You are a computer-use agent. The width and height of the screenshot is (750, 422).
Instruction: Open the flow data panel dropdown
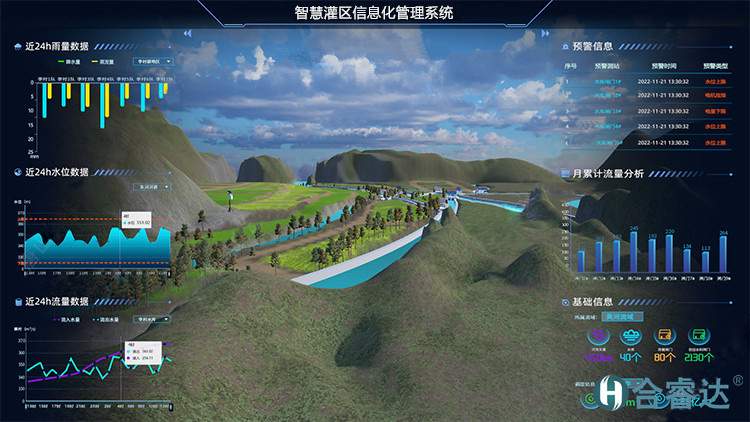pos(150,320)
